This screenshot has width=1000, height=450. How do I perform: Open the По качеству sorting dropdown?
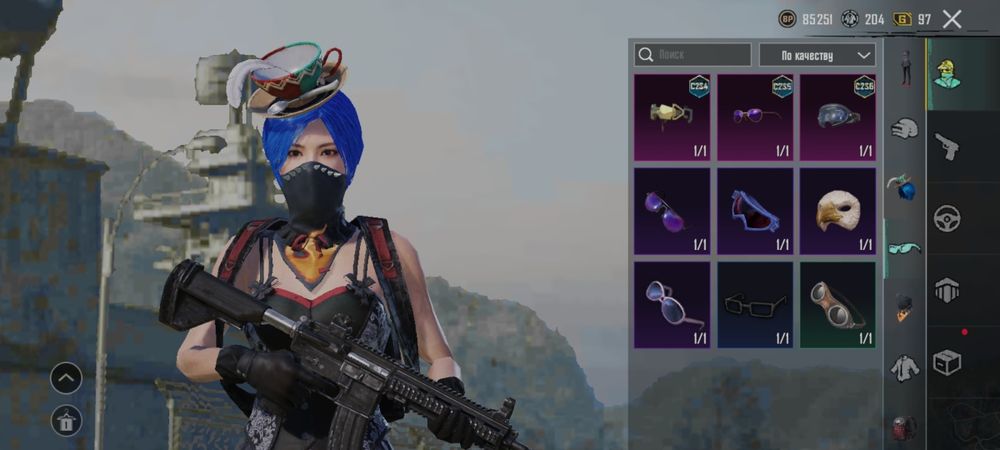[x=817, y=55]
